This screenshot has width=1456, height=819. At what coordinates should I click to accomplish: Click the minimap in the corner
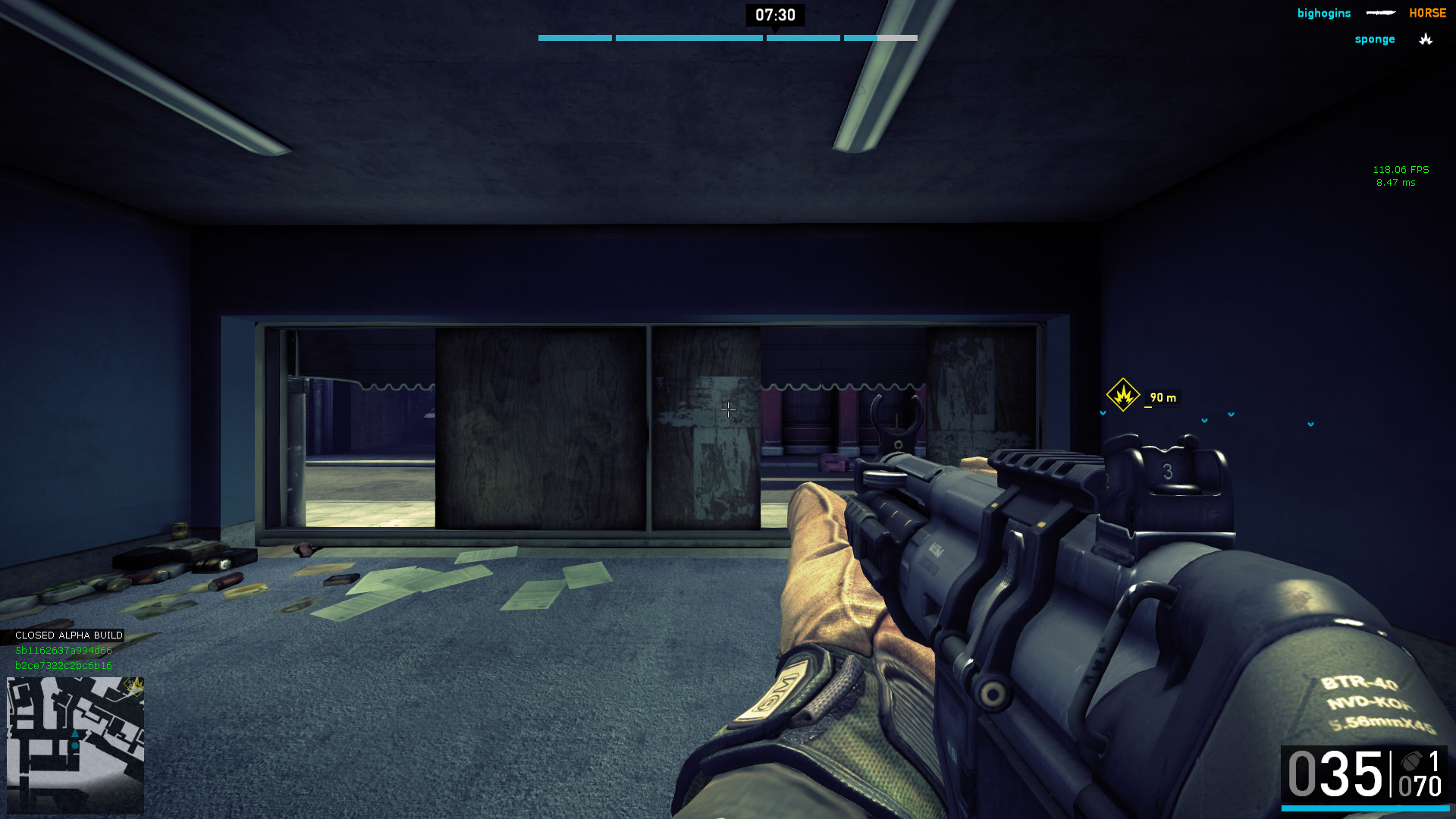tap(75, 745)
